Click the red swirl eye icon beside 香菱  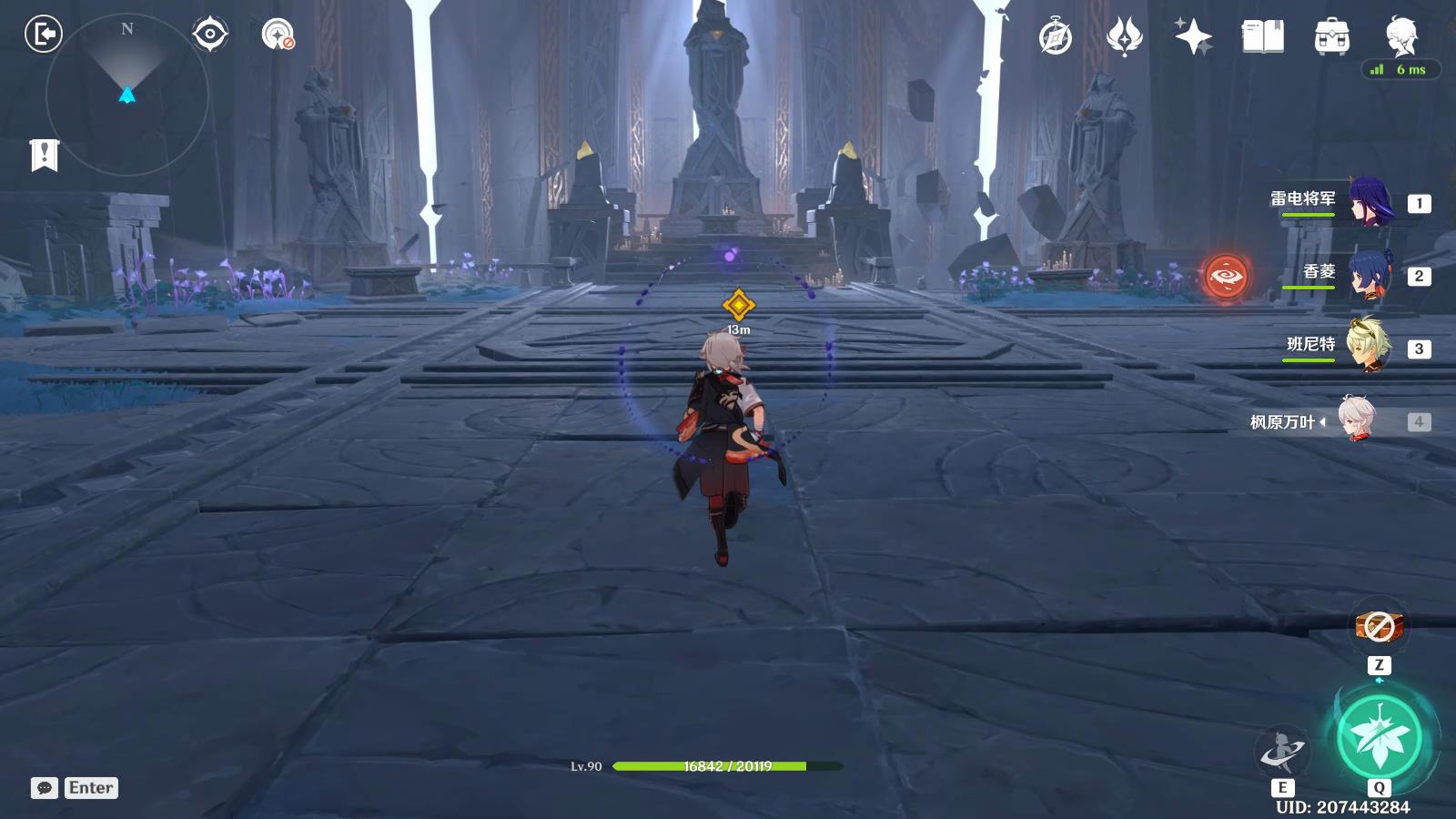coord(1227,275)
